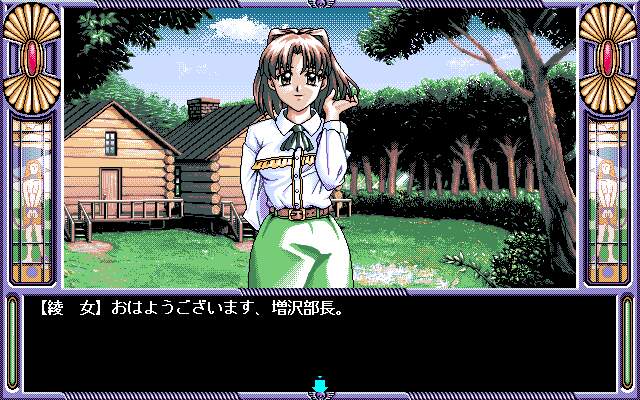This screenshot has height=400, width=640.
Task: Advance the dialogue text box
Action: click(x=320, y=340)
